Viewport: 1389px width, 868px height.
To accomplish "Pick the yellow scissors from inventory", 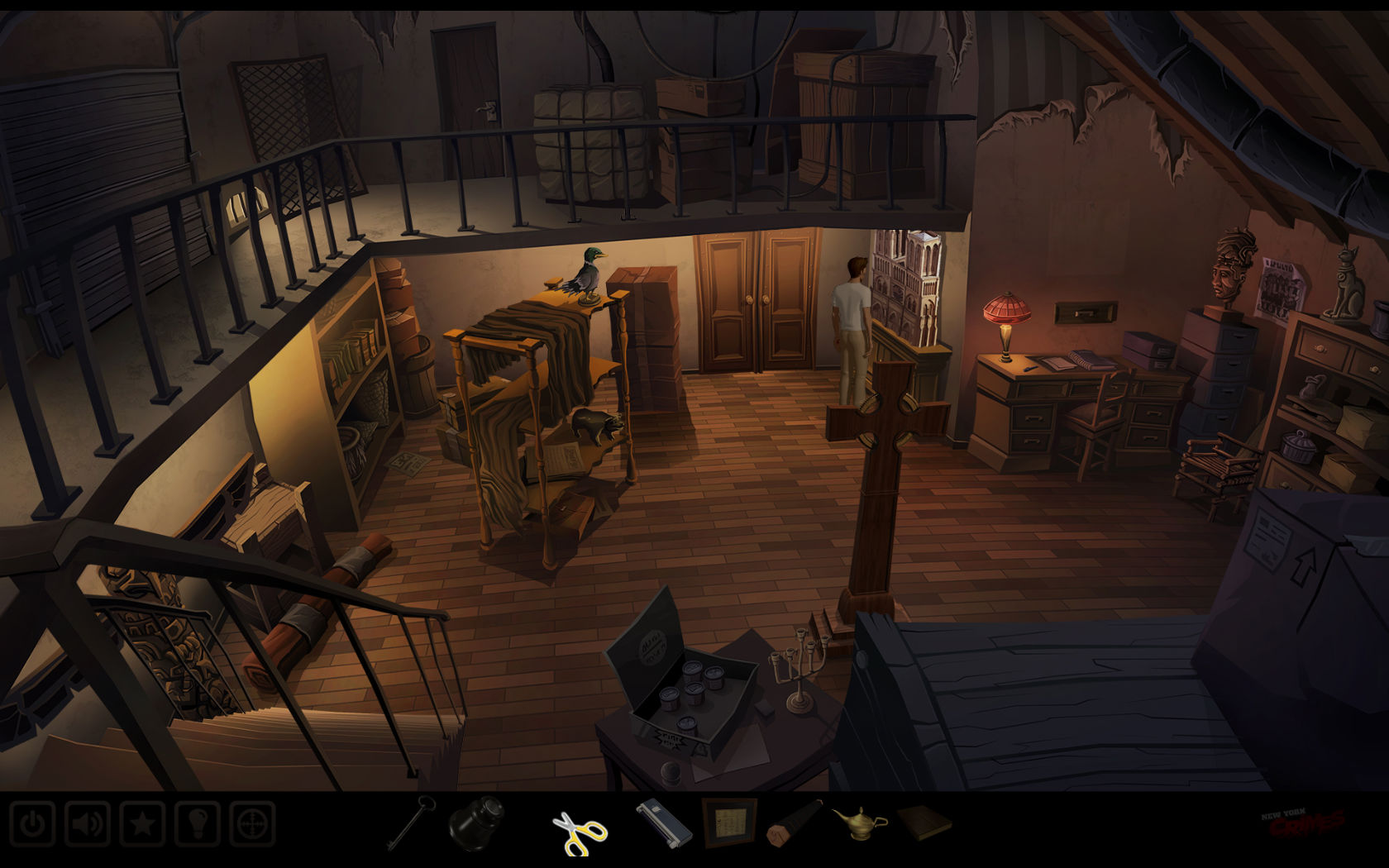I will tap(579, 832).
